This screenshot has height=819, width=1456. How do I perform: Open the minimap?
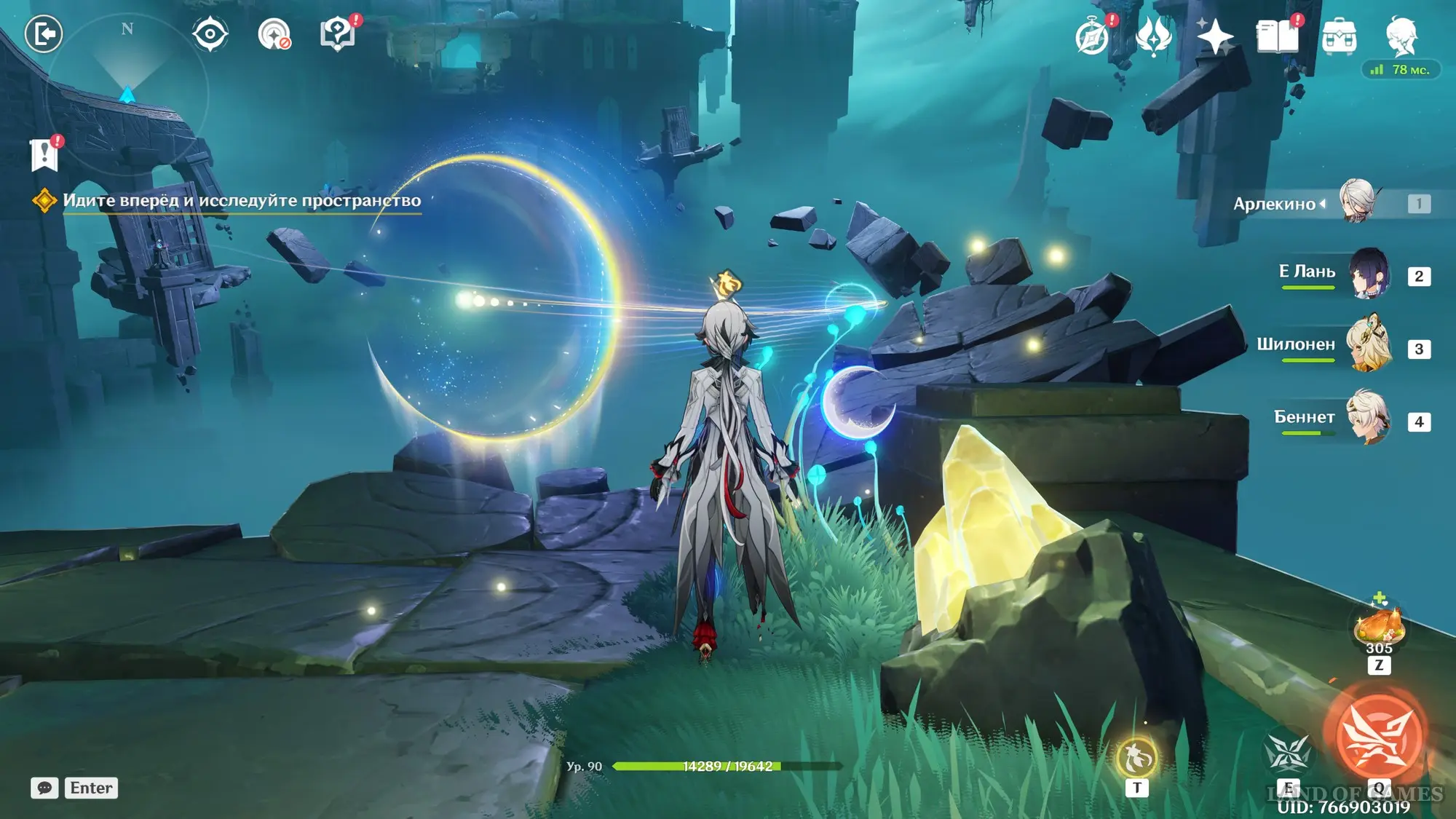(x=127, y=95)
